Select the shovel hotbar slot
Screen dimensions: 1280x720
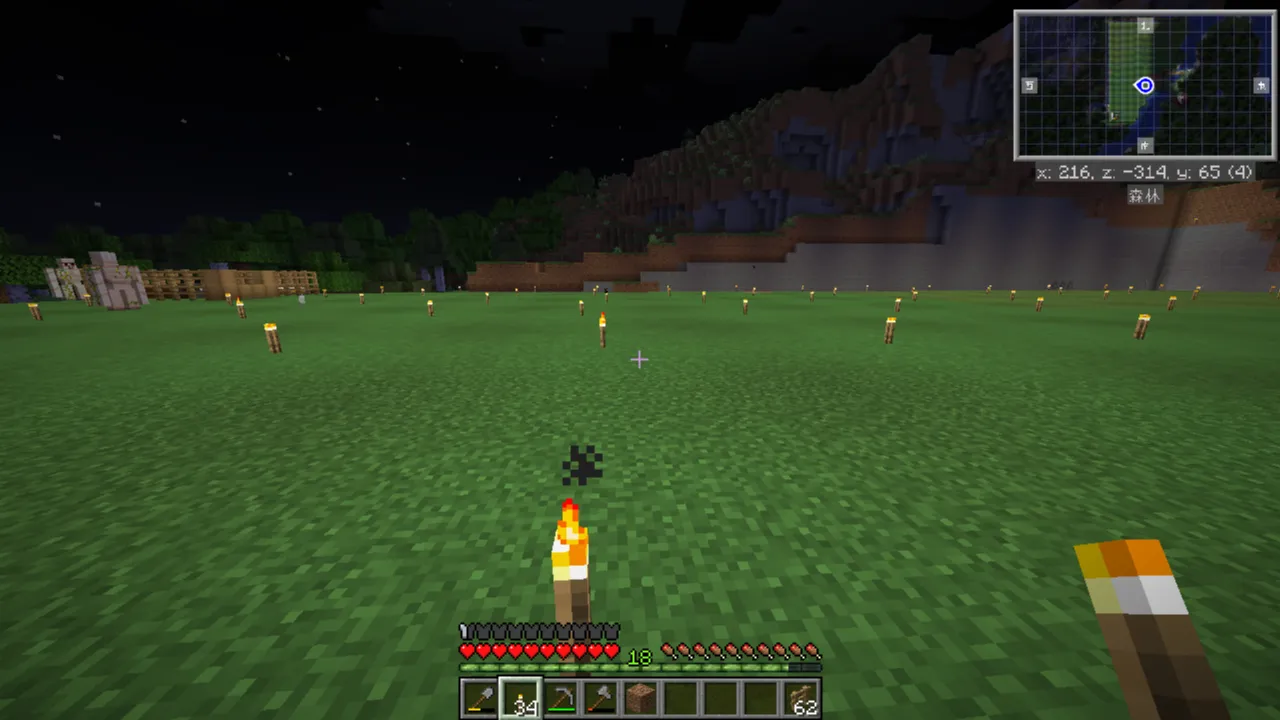pyautogui.click(x=480, y=698)
